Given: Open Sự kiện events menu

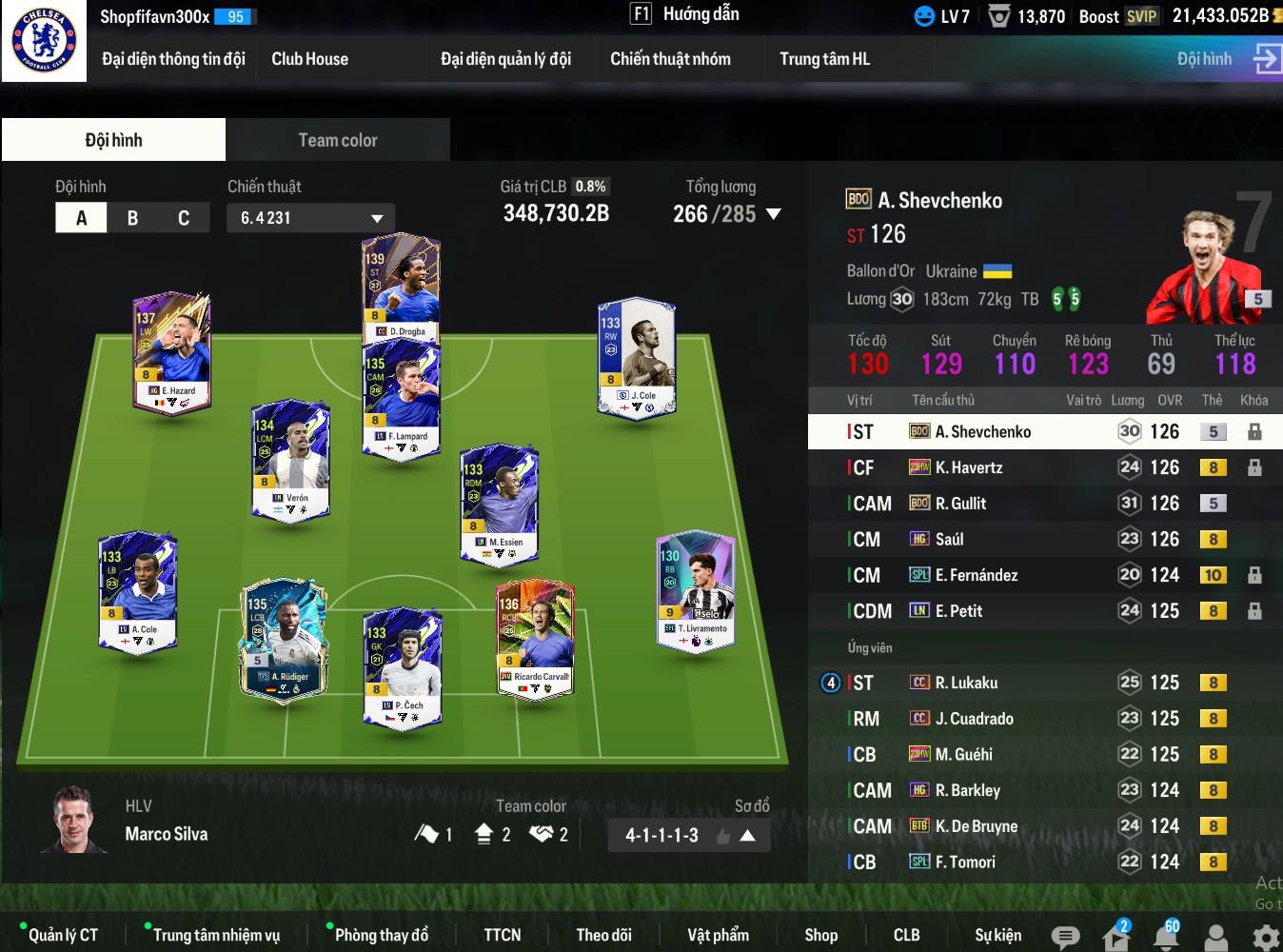Looking at the screenshot, I should [x=997, y=935].
